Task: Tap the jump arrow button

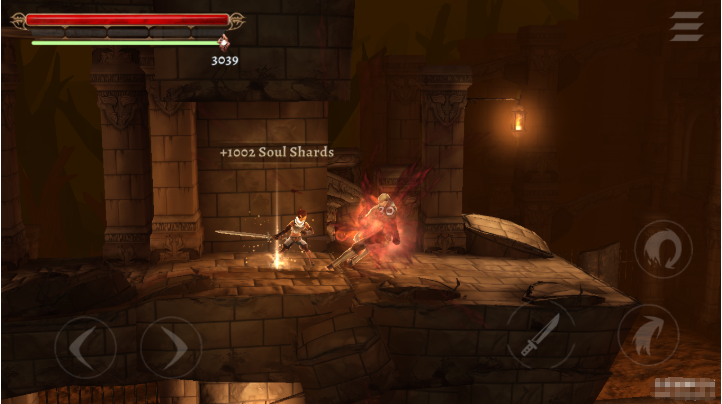Action: 648,334
